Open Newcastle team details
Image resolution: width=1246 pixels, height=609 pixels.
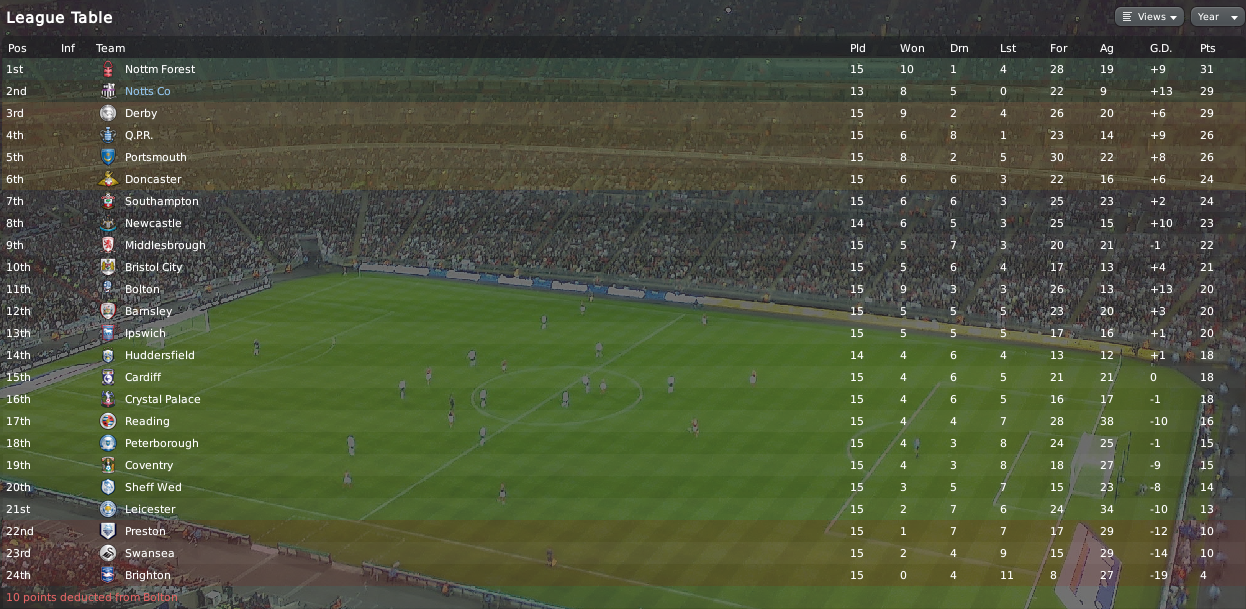153,223
